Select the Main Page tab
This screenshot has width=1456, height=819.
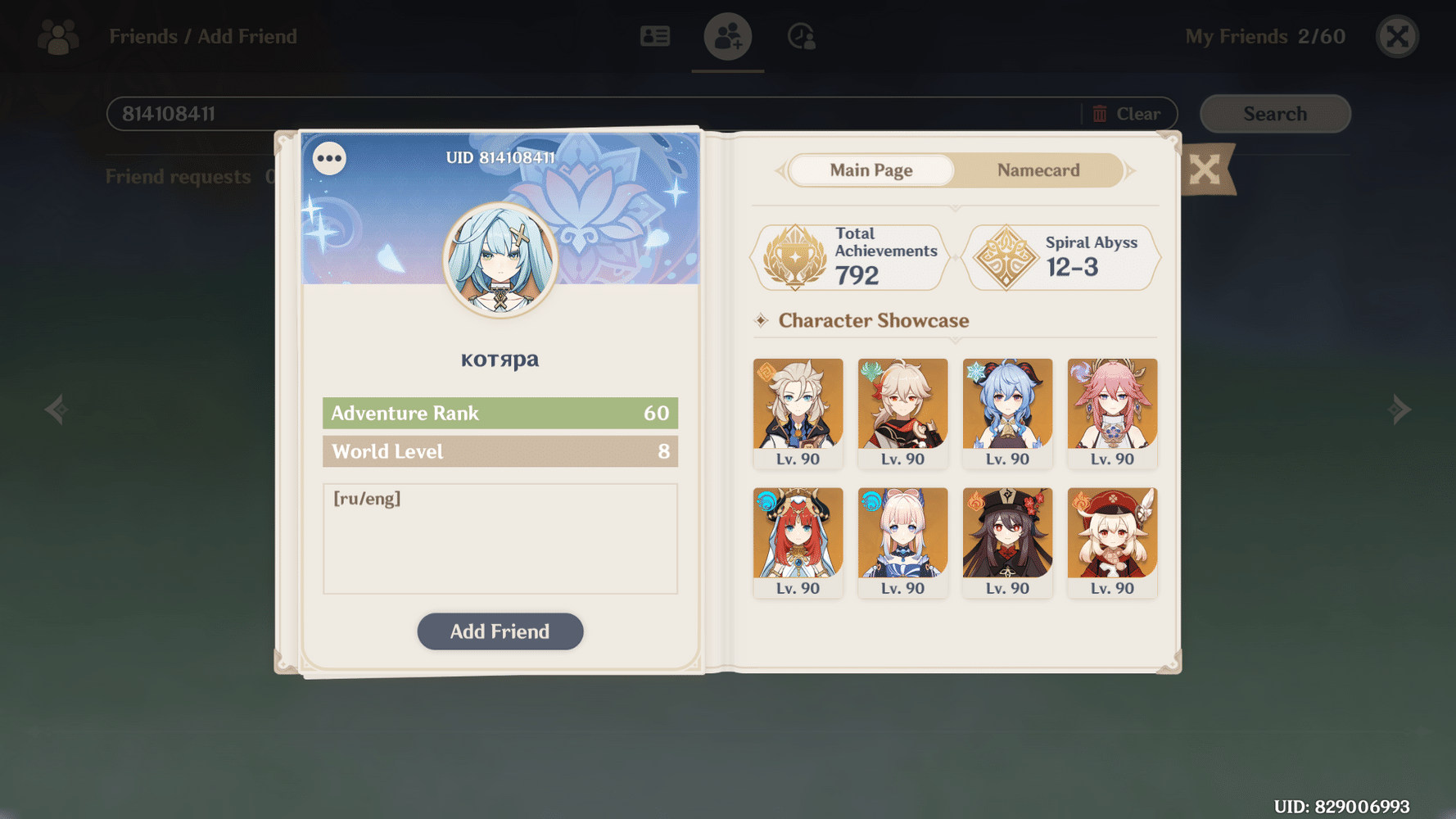coord(870,170)
